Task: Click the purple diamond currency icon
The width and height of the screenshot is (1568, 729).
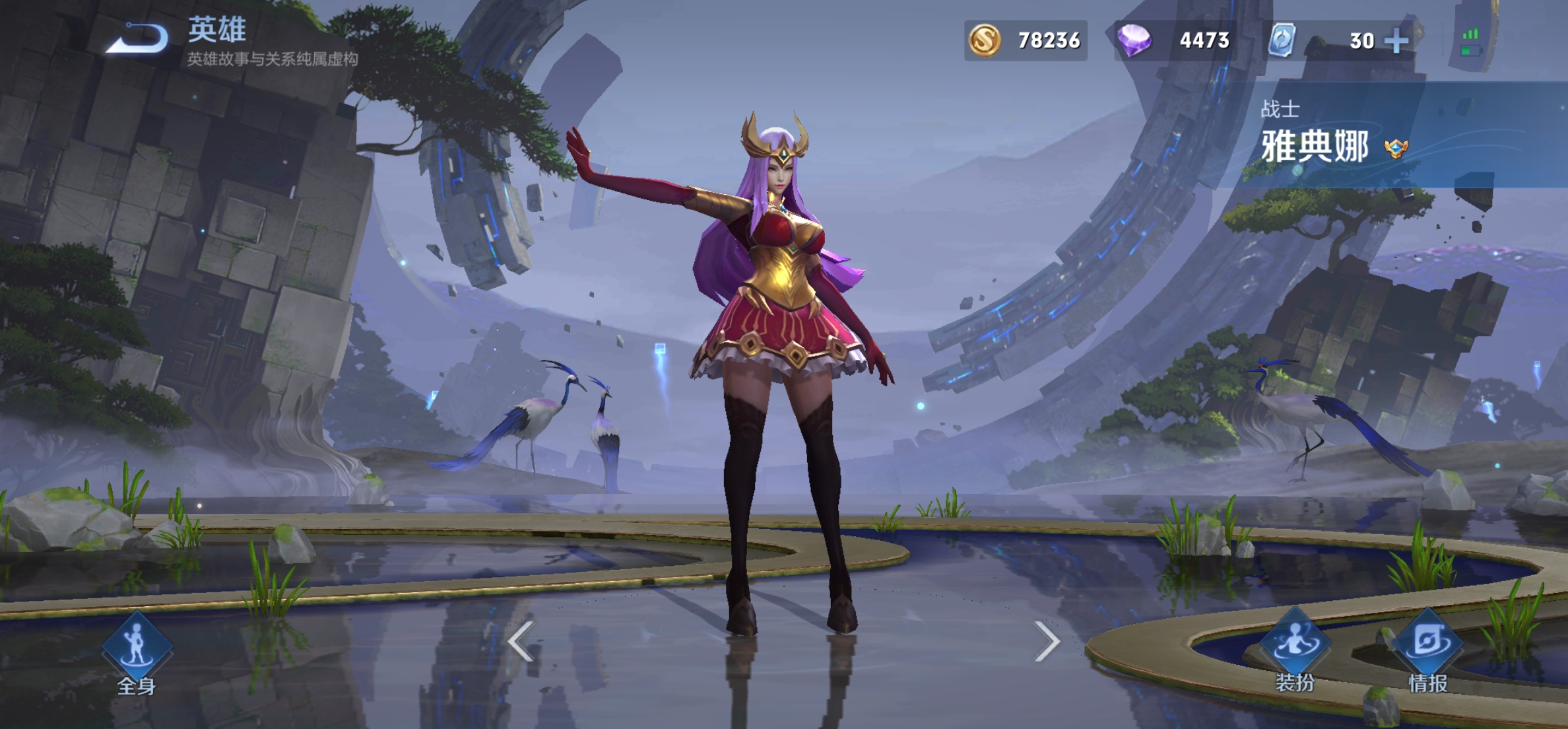Action: click(x=1134, y=40)
